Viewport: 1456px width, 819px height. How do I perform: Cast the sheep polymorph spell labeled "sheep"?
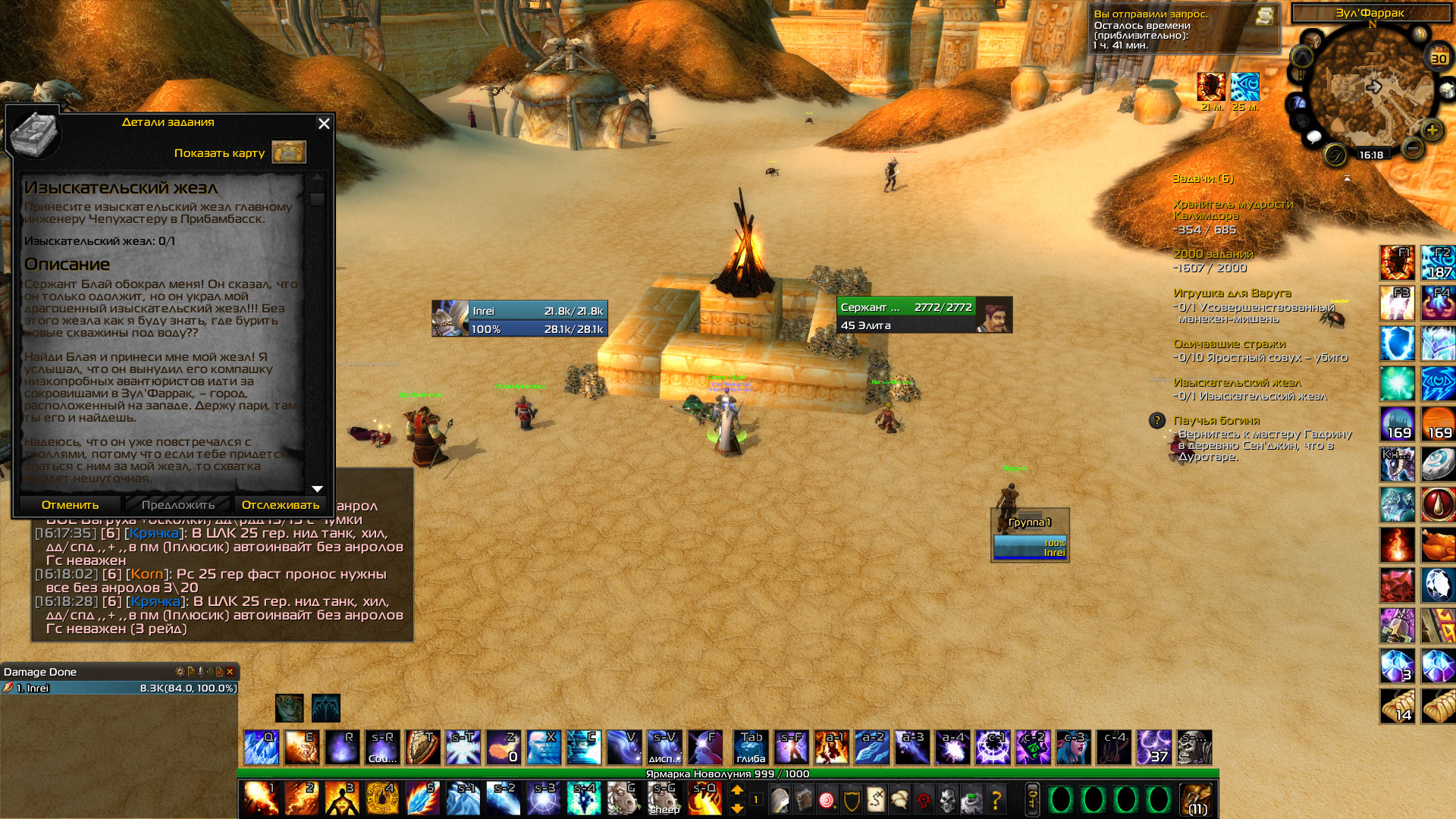coord(664,799)
